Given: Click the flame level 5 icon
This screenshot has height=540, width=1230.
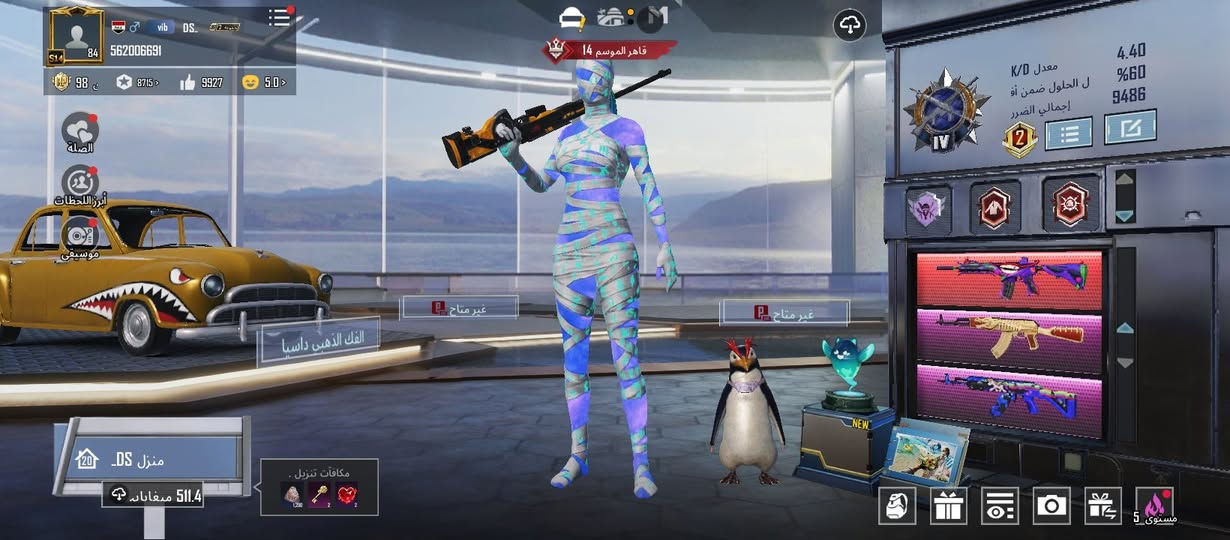Looking at the screenshot, I should [x=1155, y=506].
